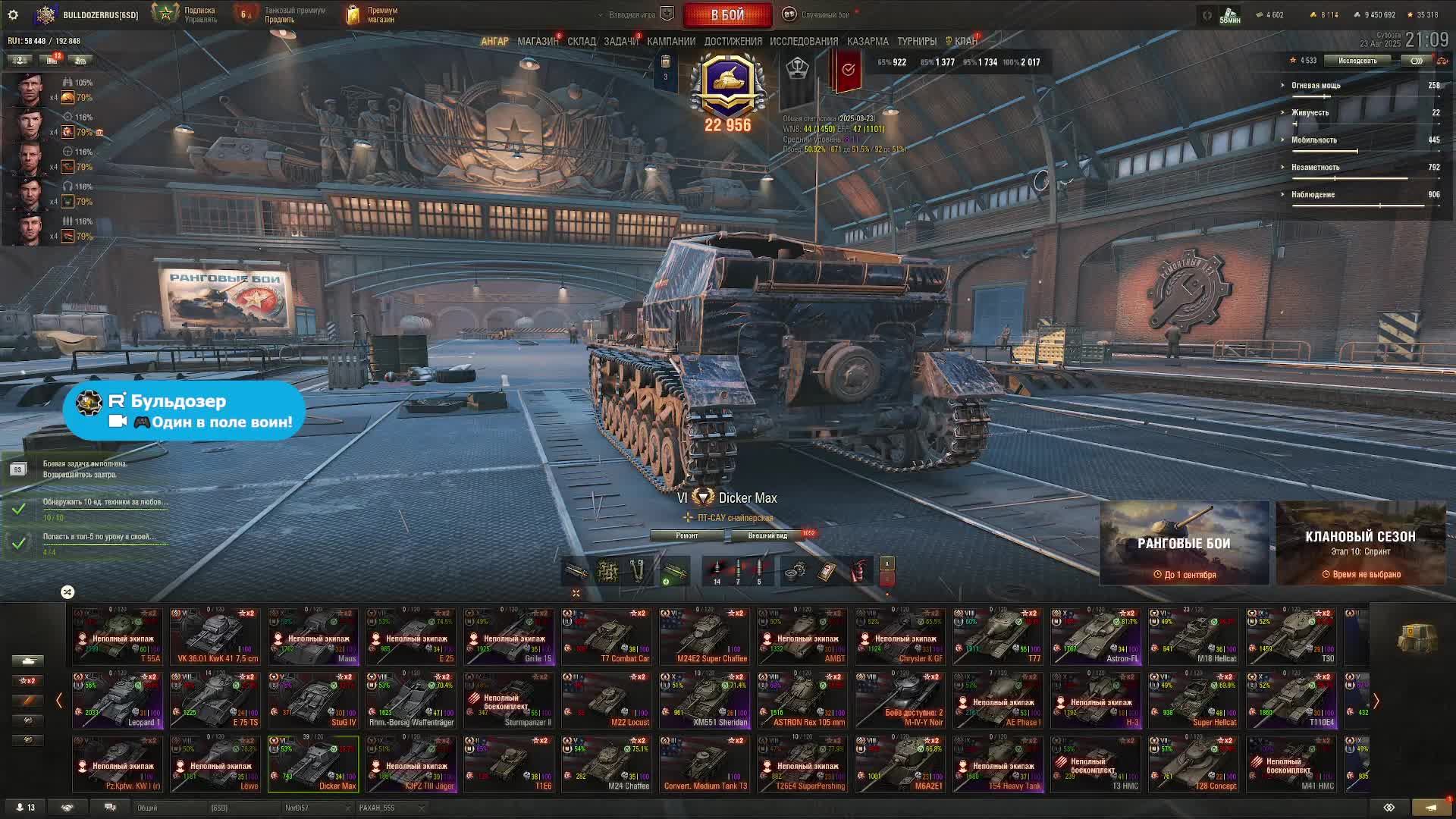Open the ТУРНИРЫ tournaments tab
This screenshot has height=819, width=1456.
916,42
